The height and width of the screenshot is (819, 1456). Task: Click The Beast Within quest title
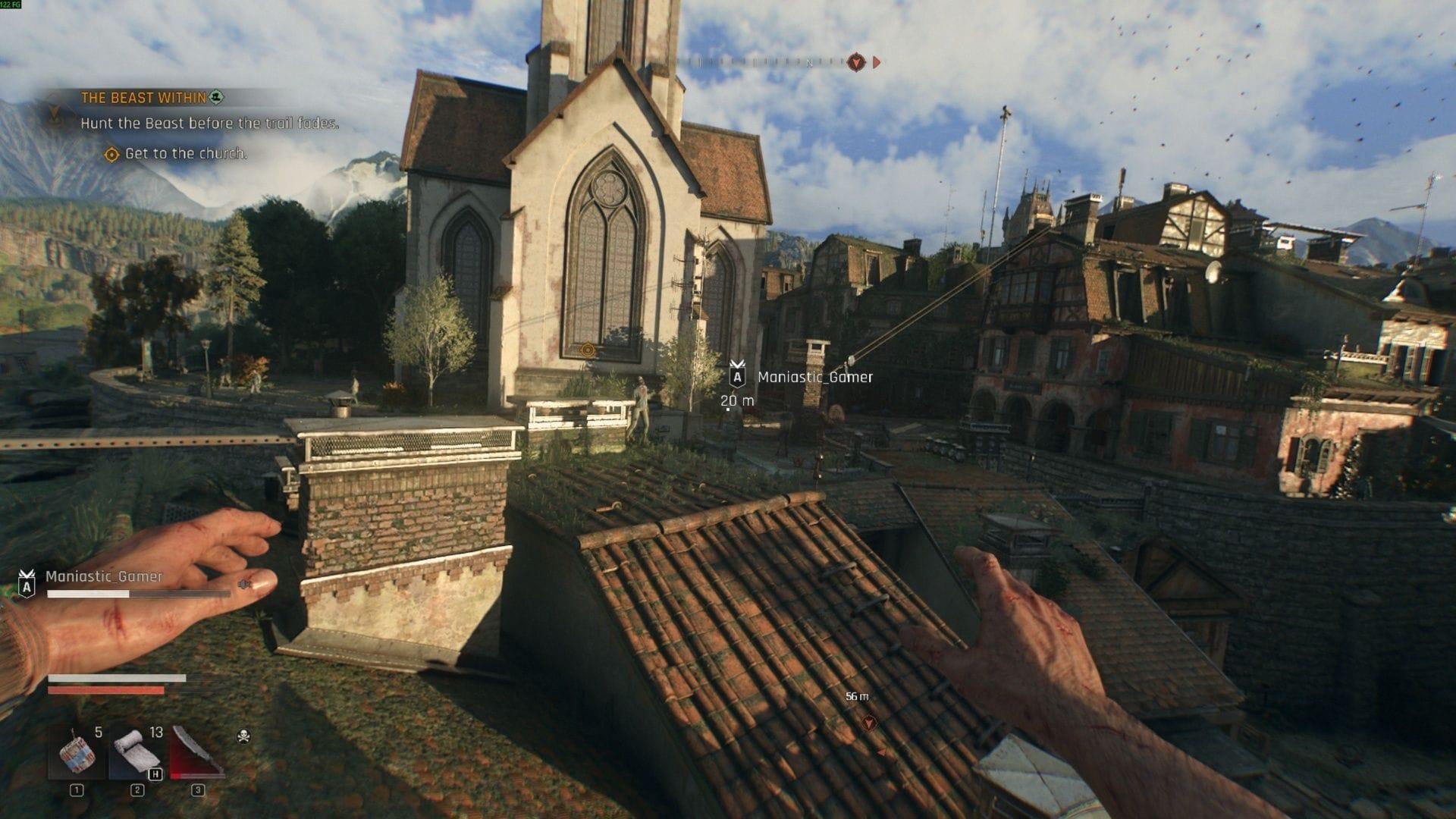[143, 98]
